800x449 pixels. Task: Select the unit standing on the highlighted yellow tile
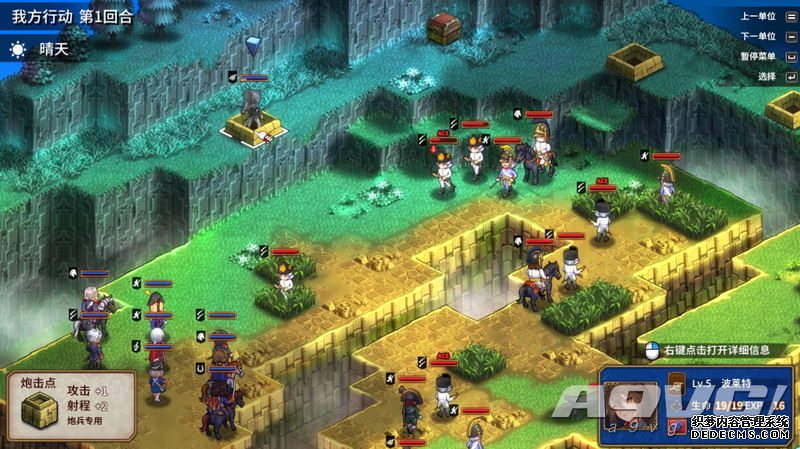(x=252, y=111)
